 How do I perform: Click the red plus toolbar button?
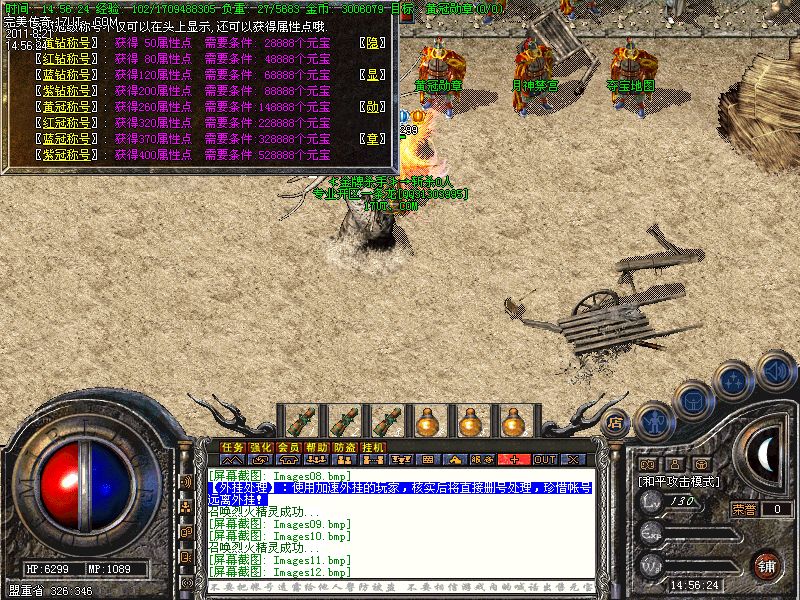point(514,460)
